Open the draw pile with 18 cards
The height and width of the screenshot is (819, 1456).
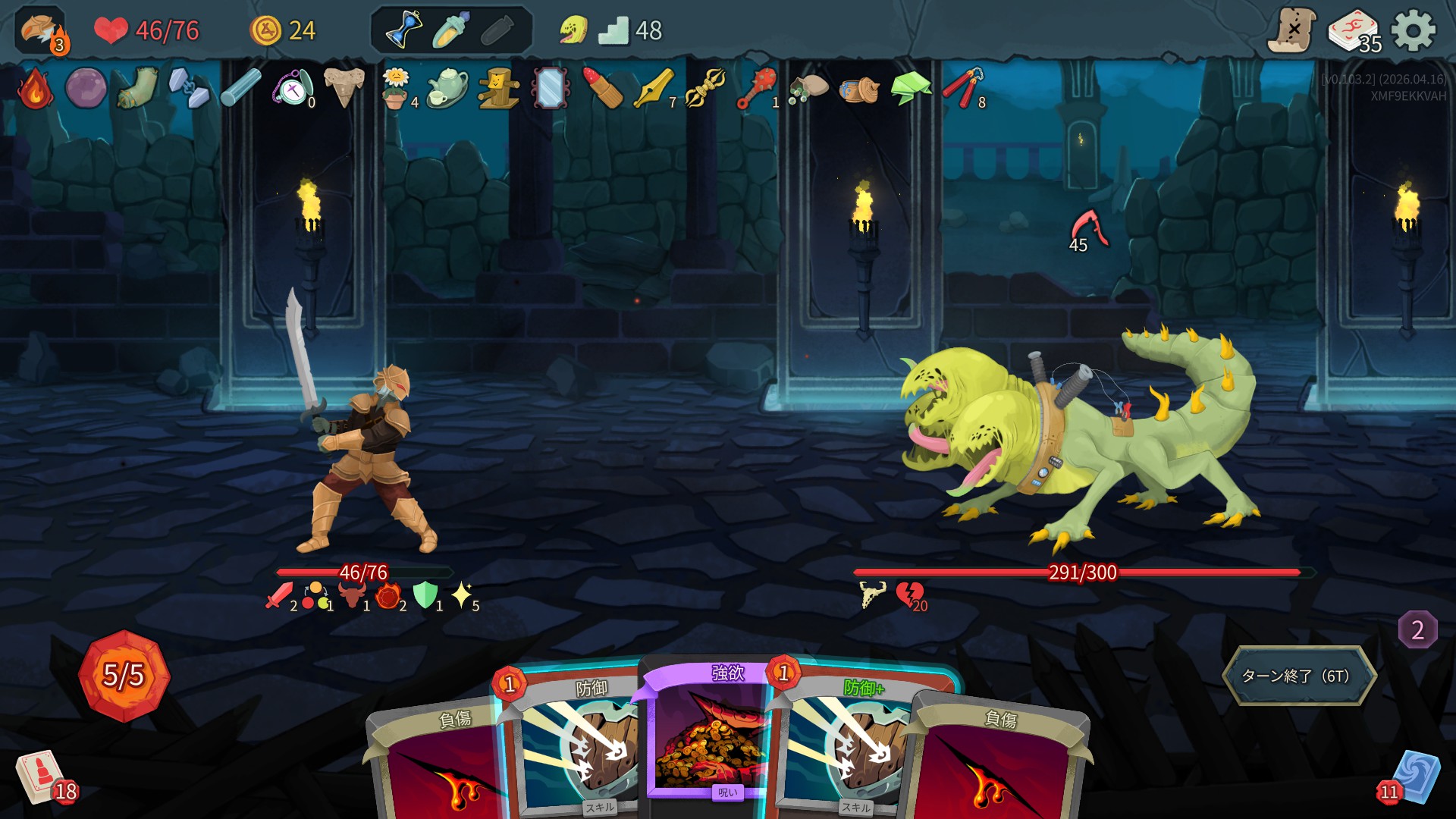[x=42, y=777]
